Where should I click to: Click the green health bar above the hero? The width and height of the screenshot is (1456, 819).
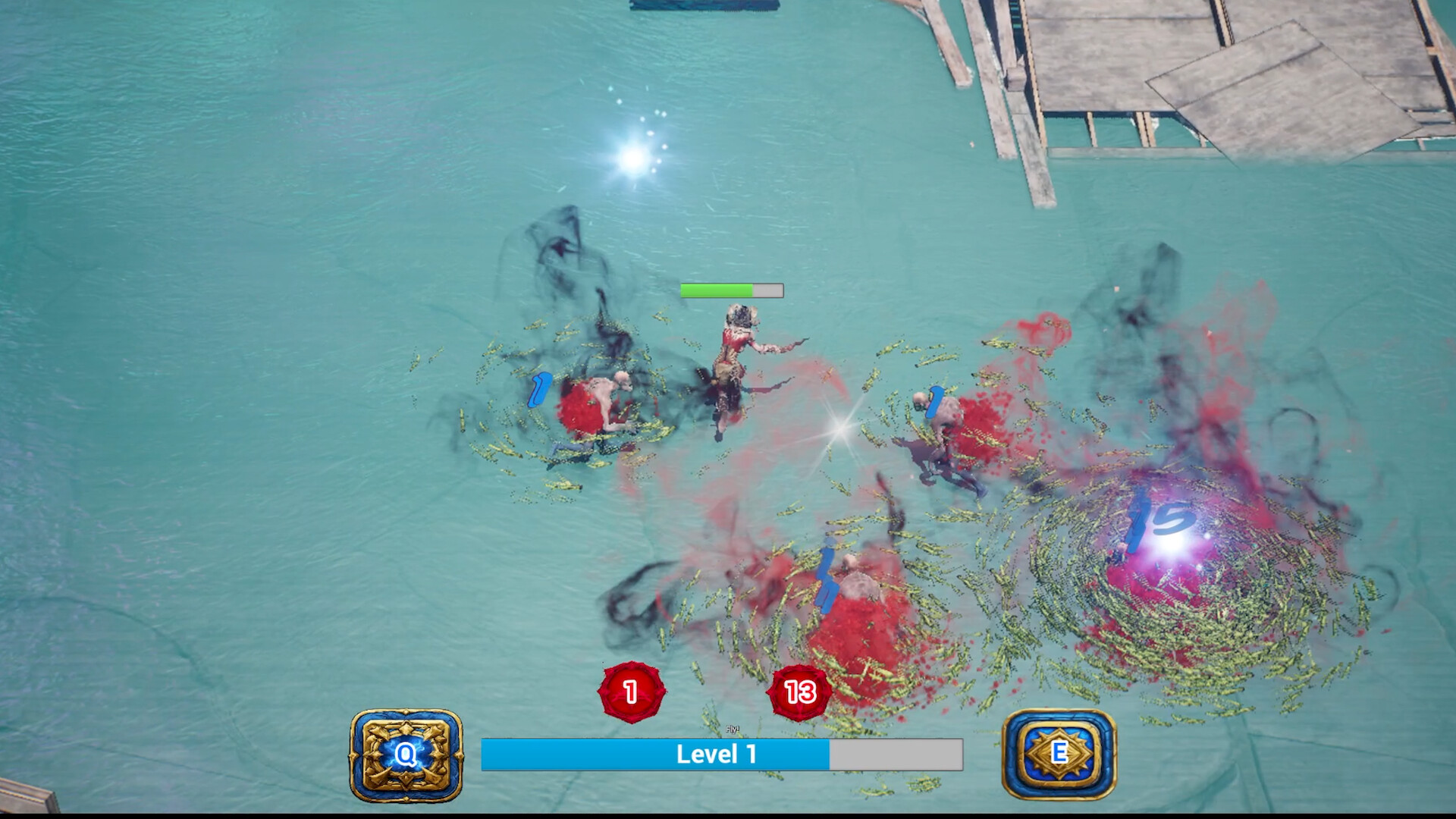click(717, 290)
